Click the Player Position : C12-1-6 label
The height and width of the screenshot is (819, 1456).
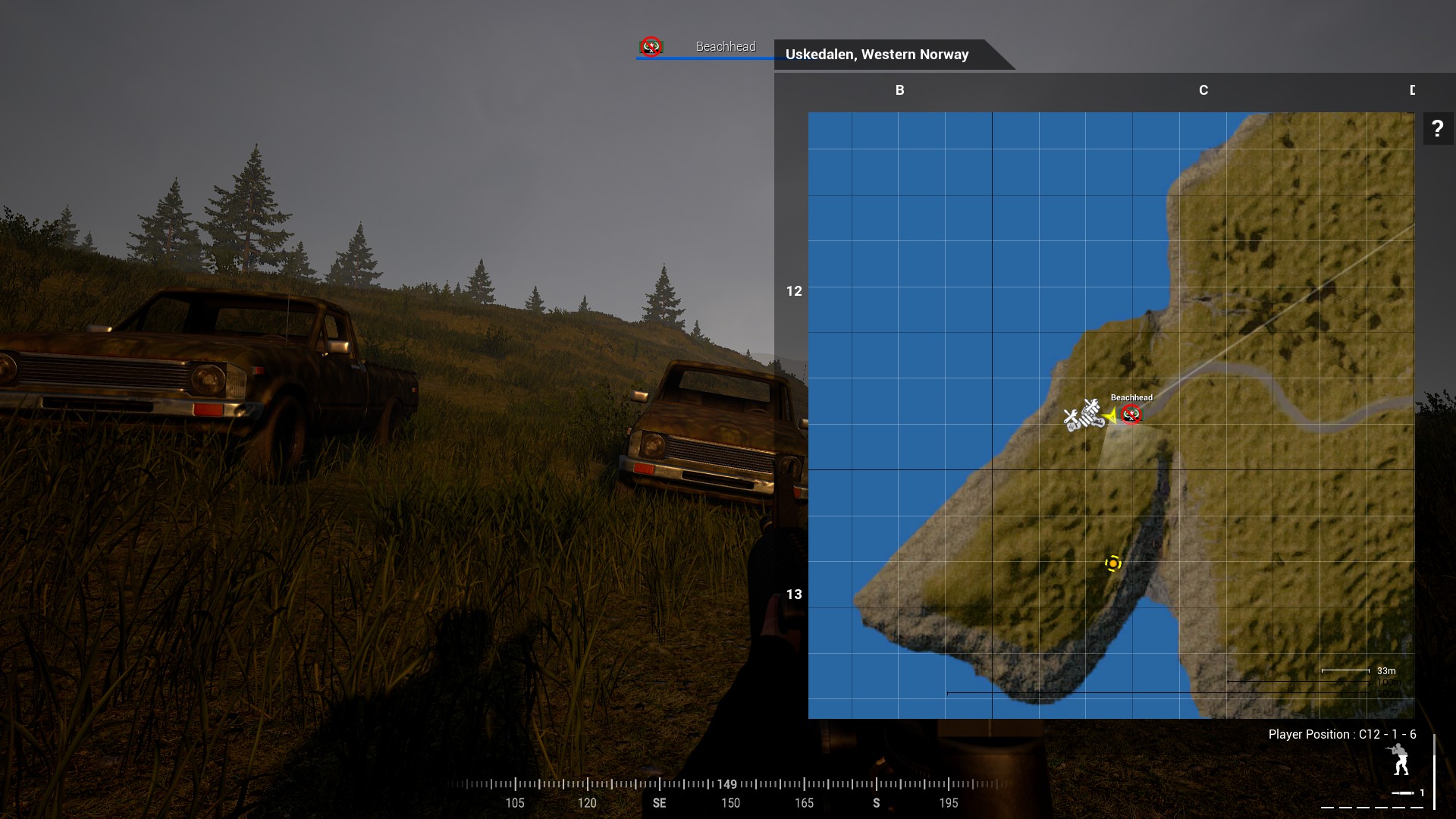[x=1341, y=734]
